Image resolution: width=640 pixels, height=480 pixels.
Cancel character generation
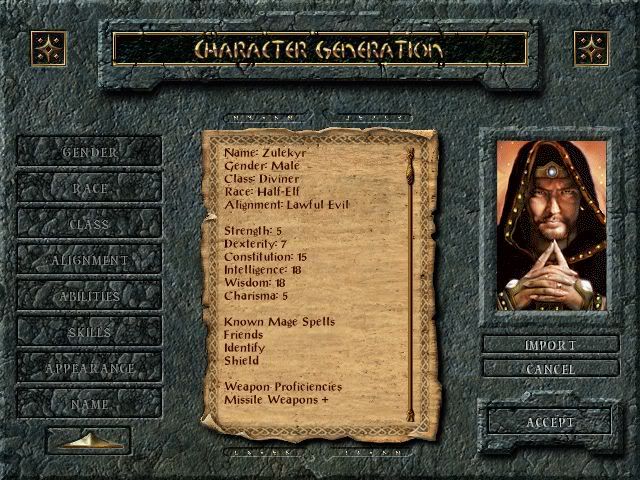550,369
